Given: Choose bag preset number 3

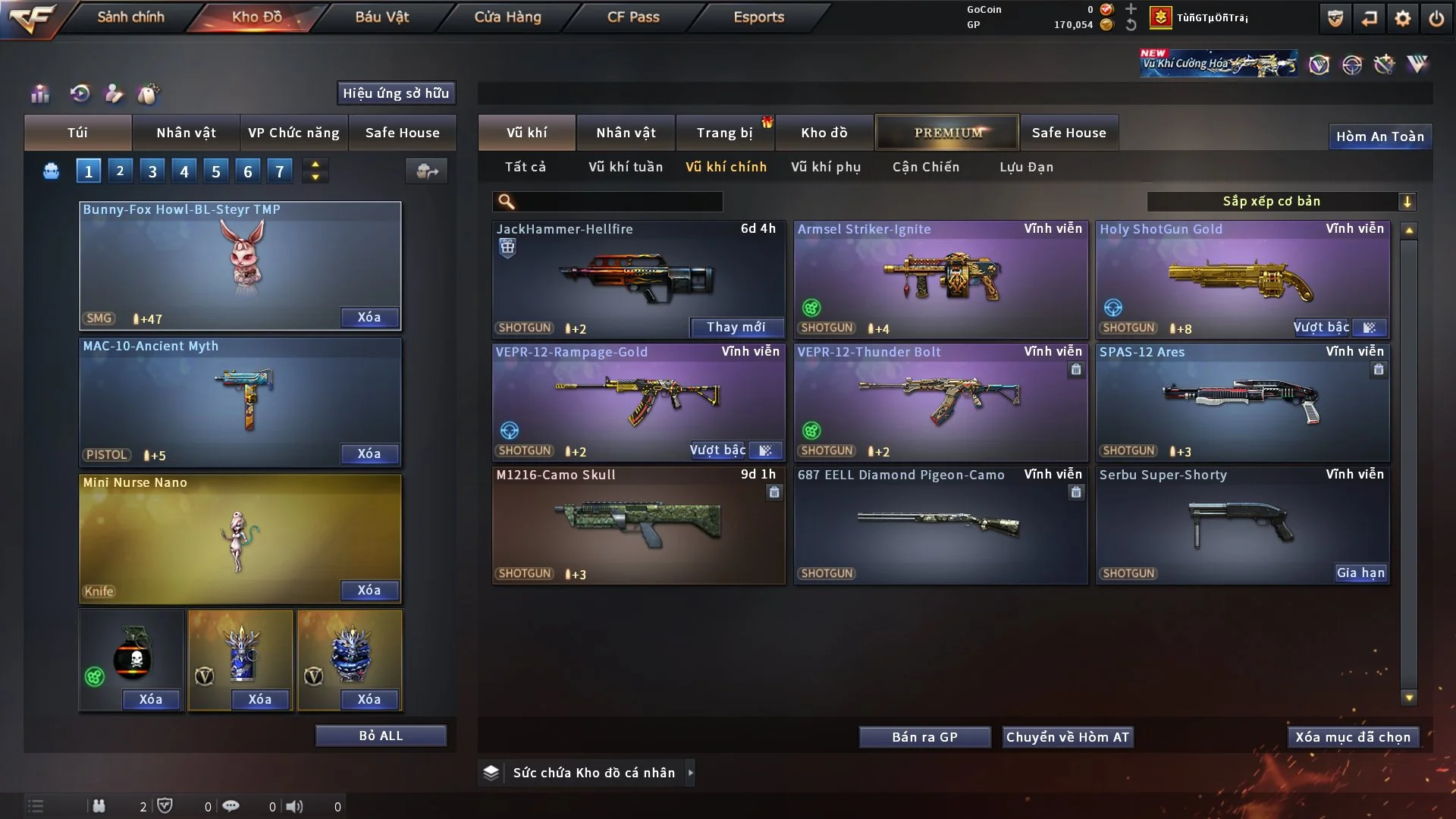Looking at the screenshot, I should pyautogui.click(x=152, y=171).
